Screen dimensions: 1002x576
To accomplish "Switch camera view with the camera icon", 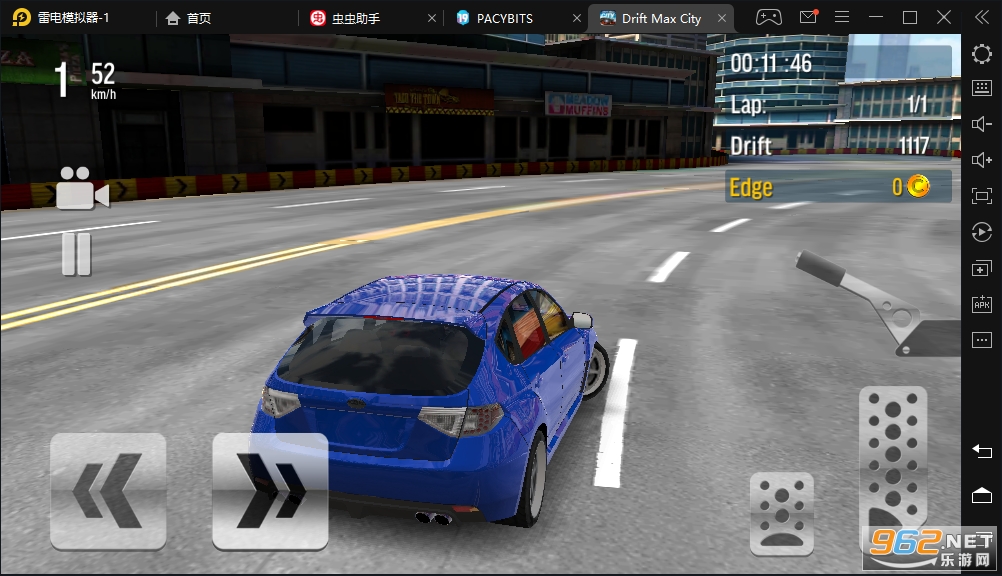I will (81, 189).
